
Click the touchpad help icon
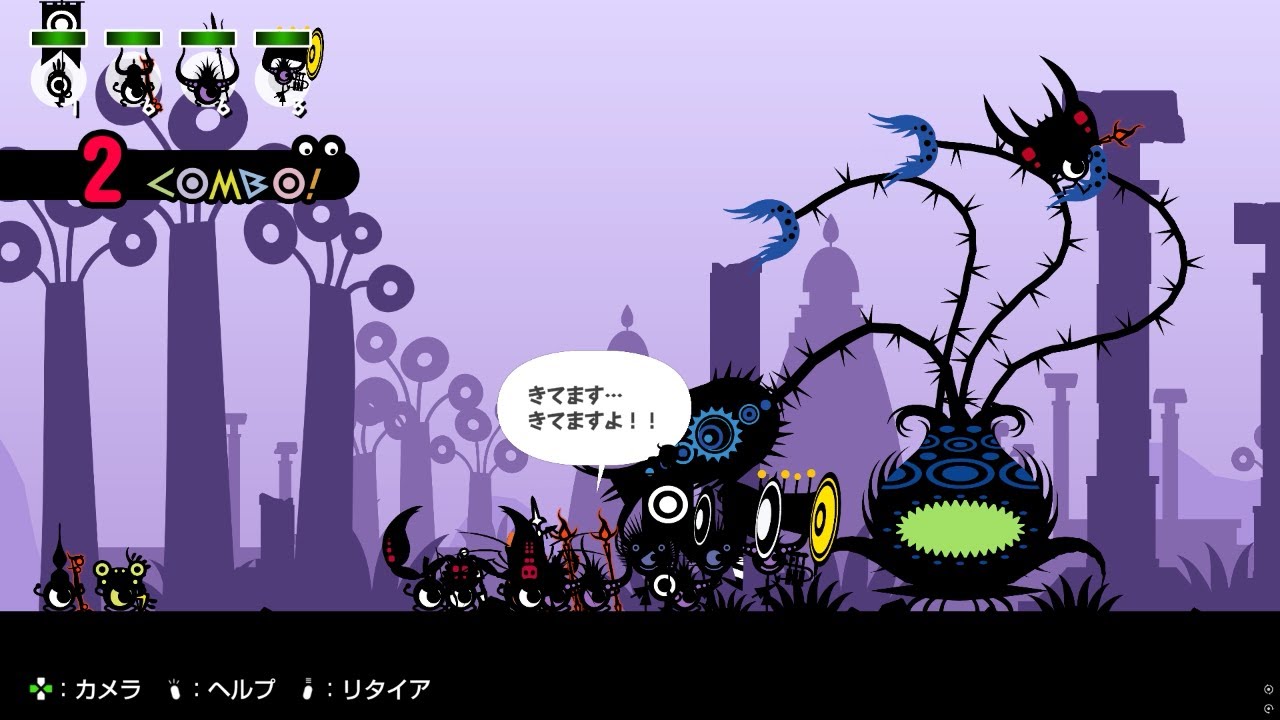(175, 689)
